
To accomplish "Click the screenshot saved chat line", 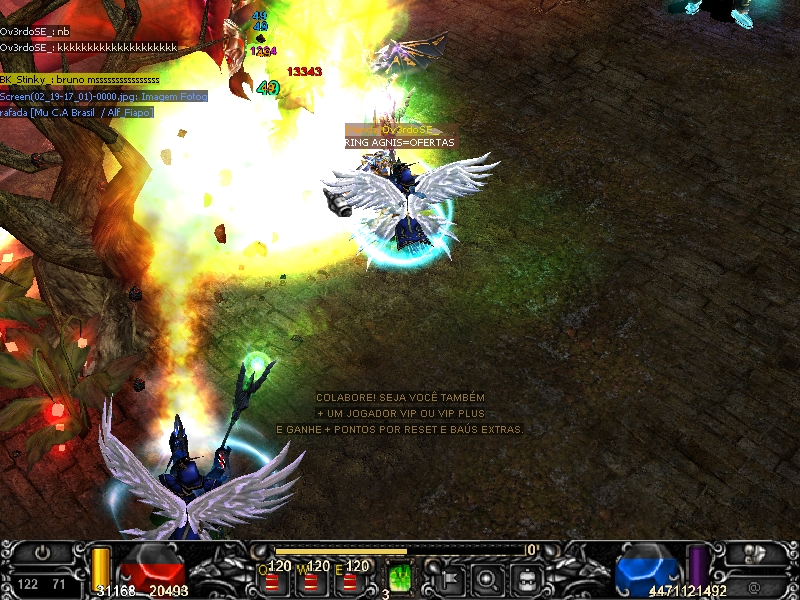I will (104, 96).
